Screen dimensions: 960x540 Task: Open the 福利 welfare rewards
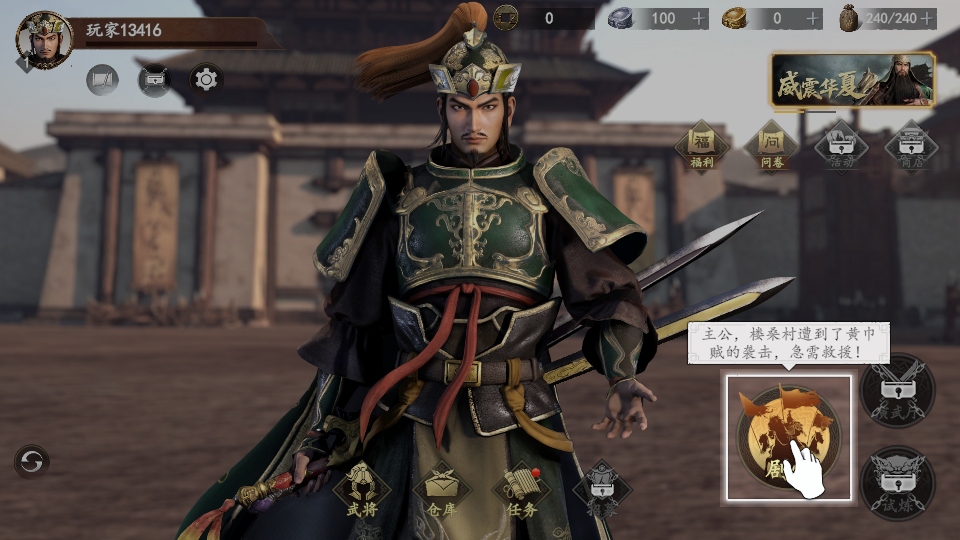point(701,145)
